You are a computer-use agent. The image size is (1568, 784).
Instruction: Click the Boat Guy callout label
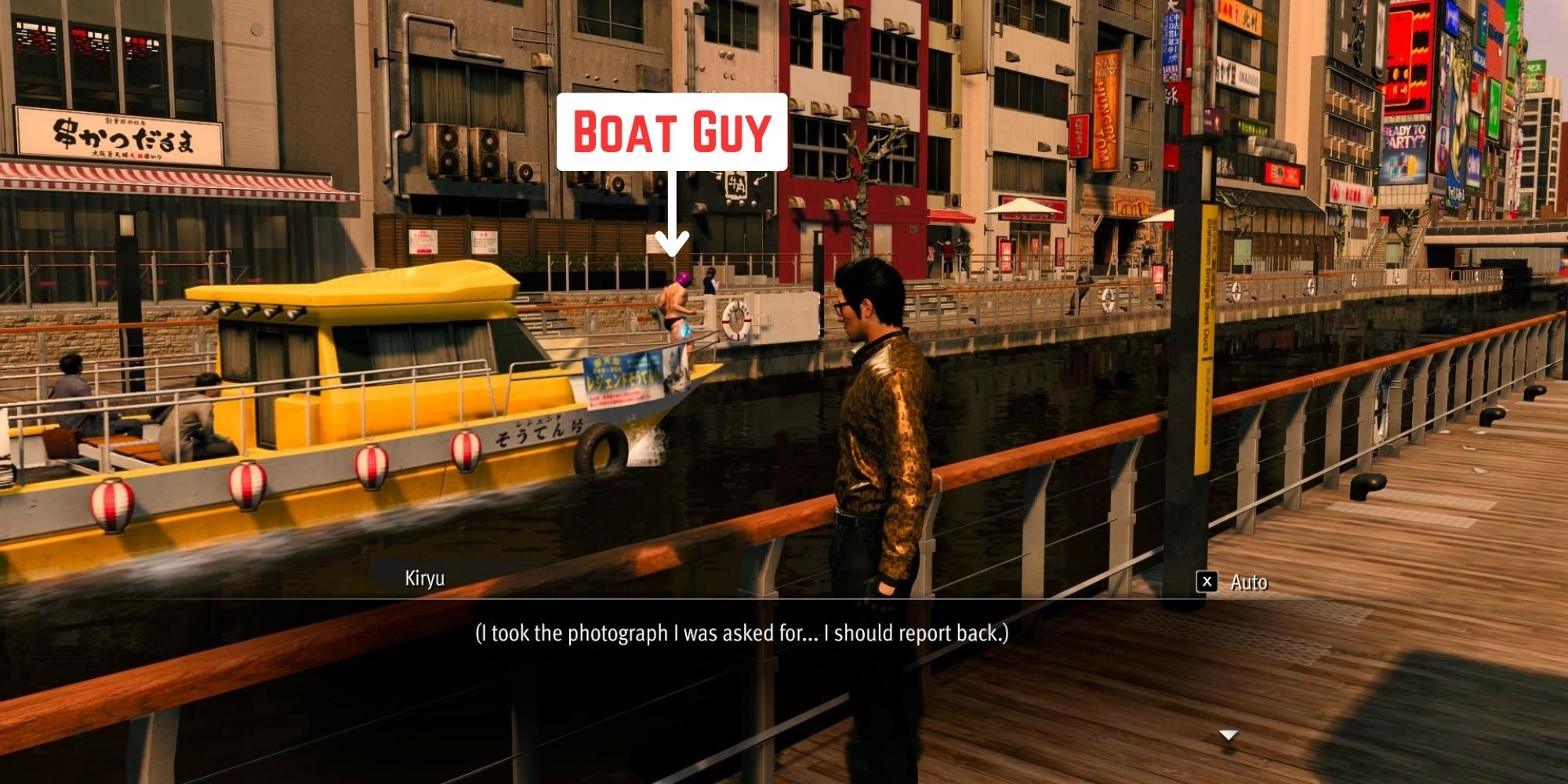(x=670, y=132)
